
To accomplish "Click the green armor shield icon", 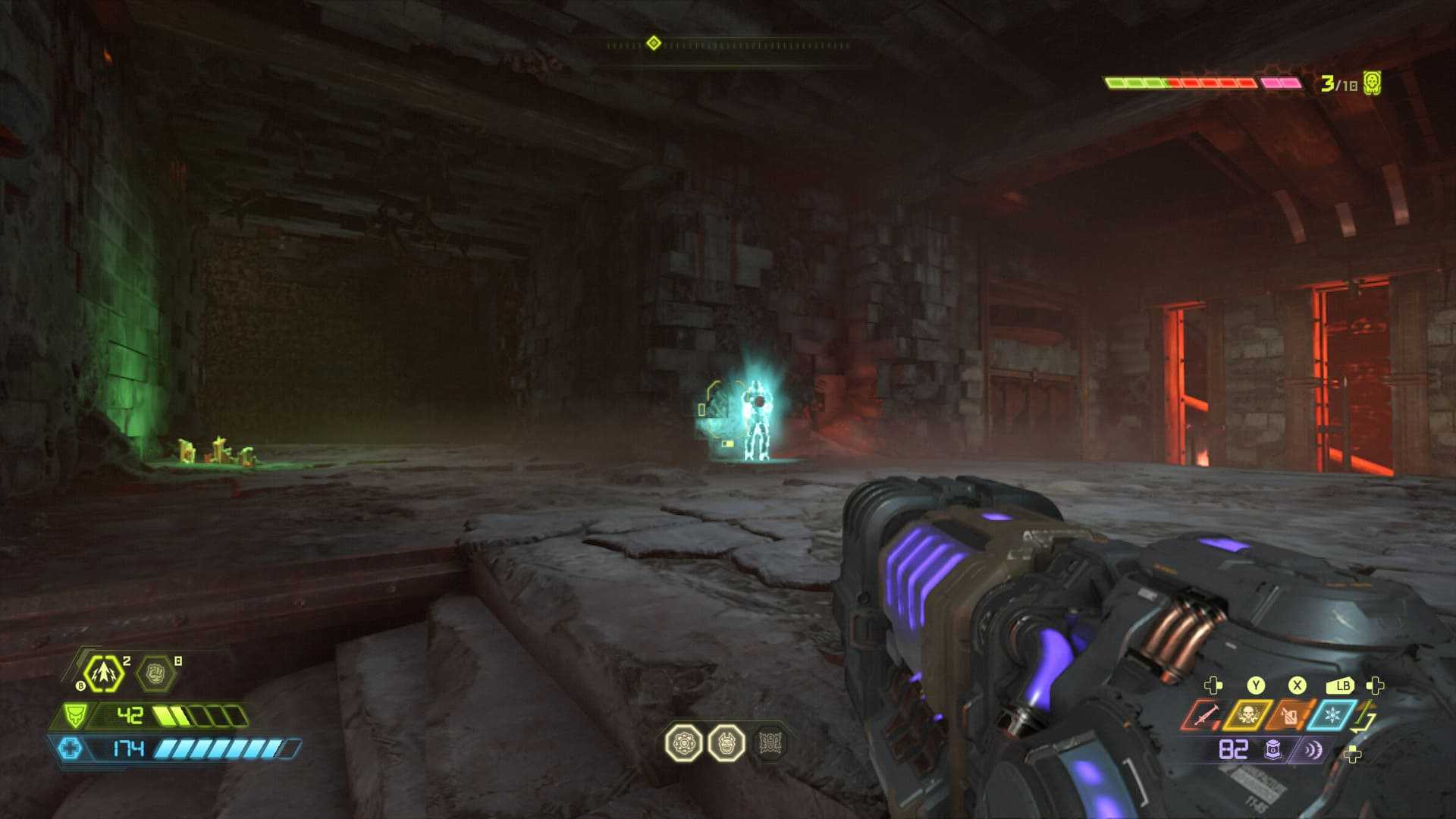I will point(74,715).
